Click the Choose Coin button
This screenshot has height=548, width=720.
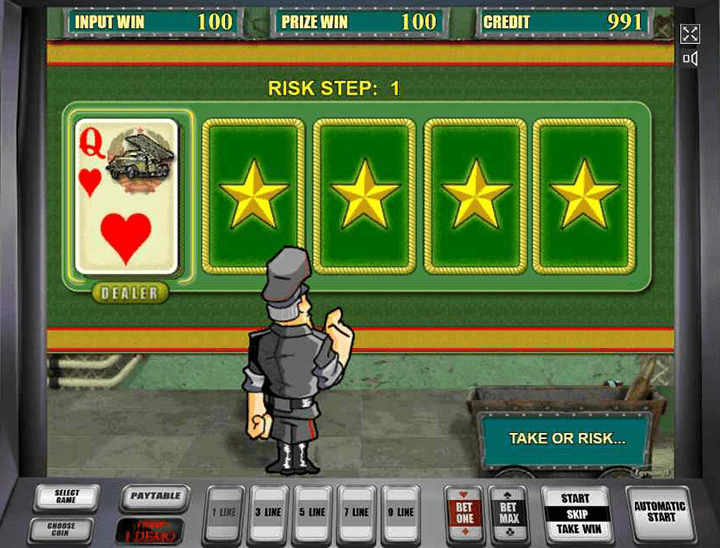(x=66, y=529)
